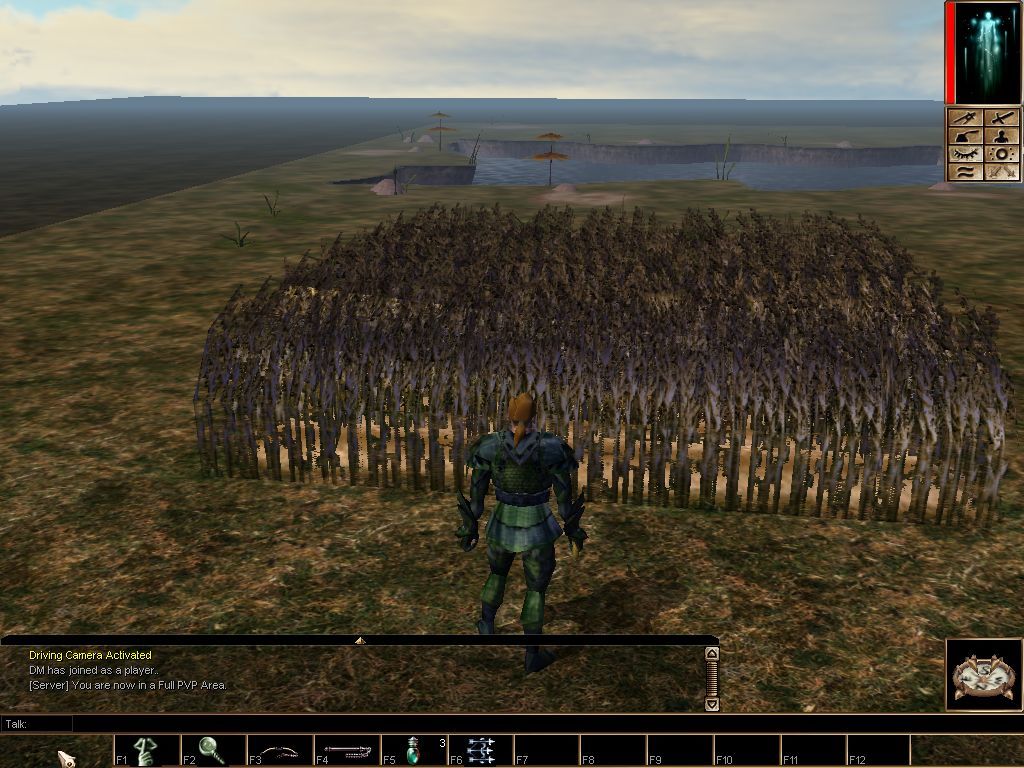Click the dagger icon in the portrait panel
The width and height of the screenshot is (1024, 768).
pyautogui.click(x=967, y=118)
